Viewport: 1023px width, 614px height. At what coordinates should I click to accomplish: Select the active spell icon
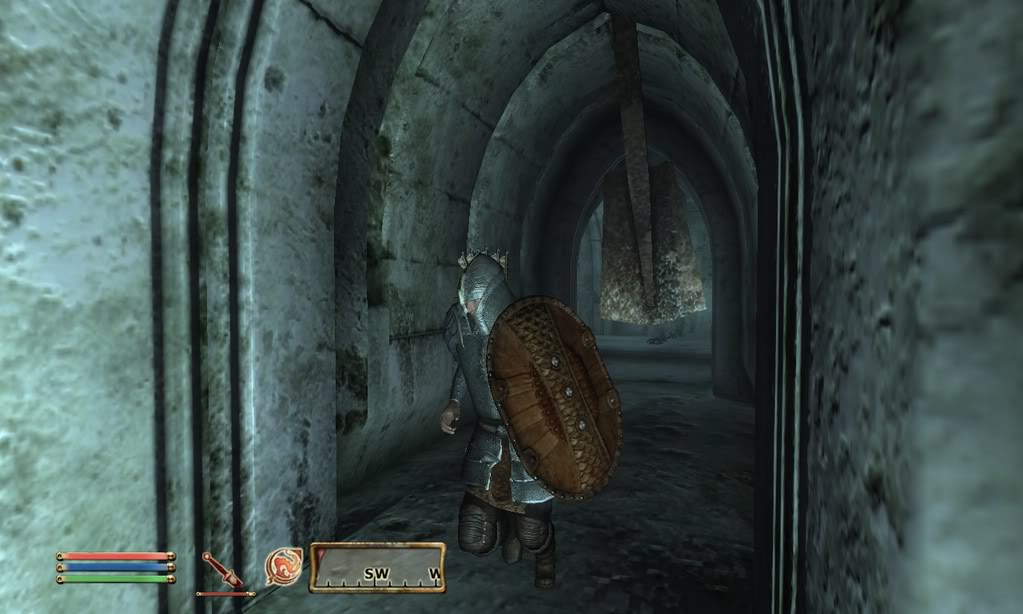[283, 567]
